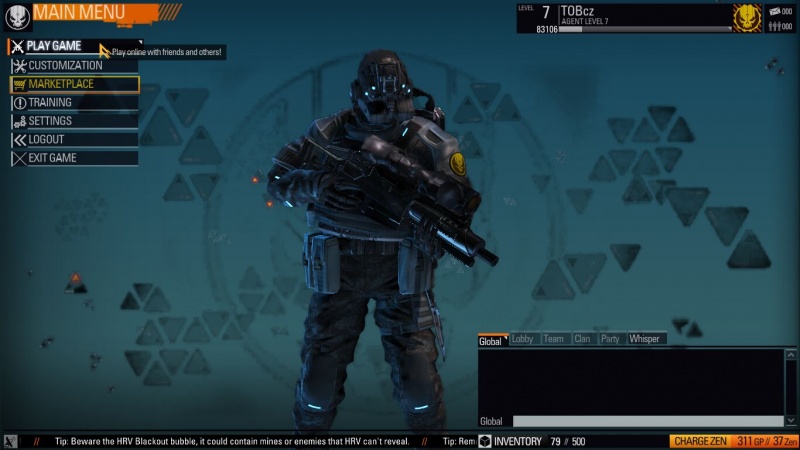This screenshot has width=800, height=450.
Task: Log out via the Logout entry
Action: [46, 139]
